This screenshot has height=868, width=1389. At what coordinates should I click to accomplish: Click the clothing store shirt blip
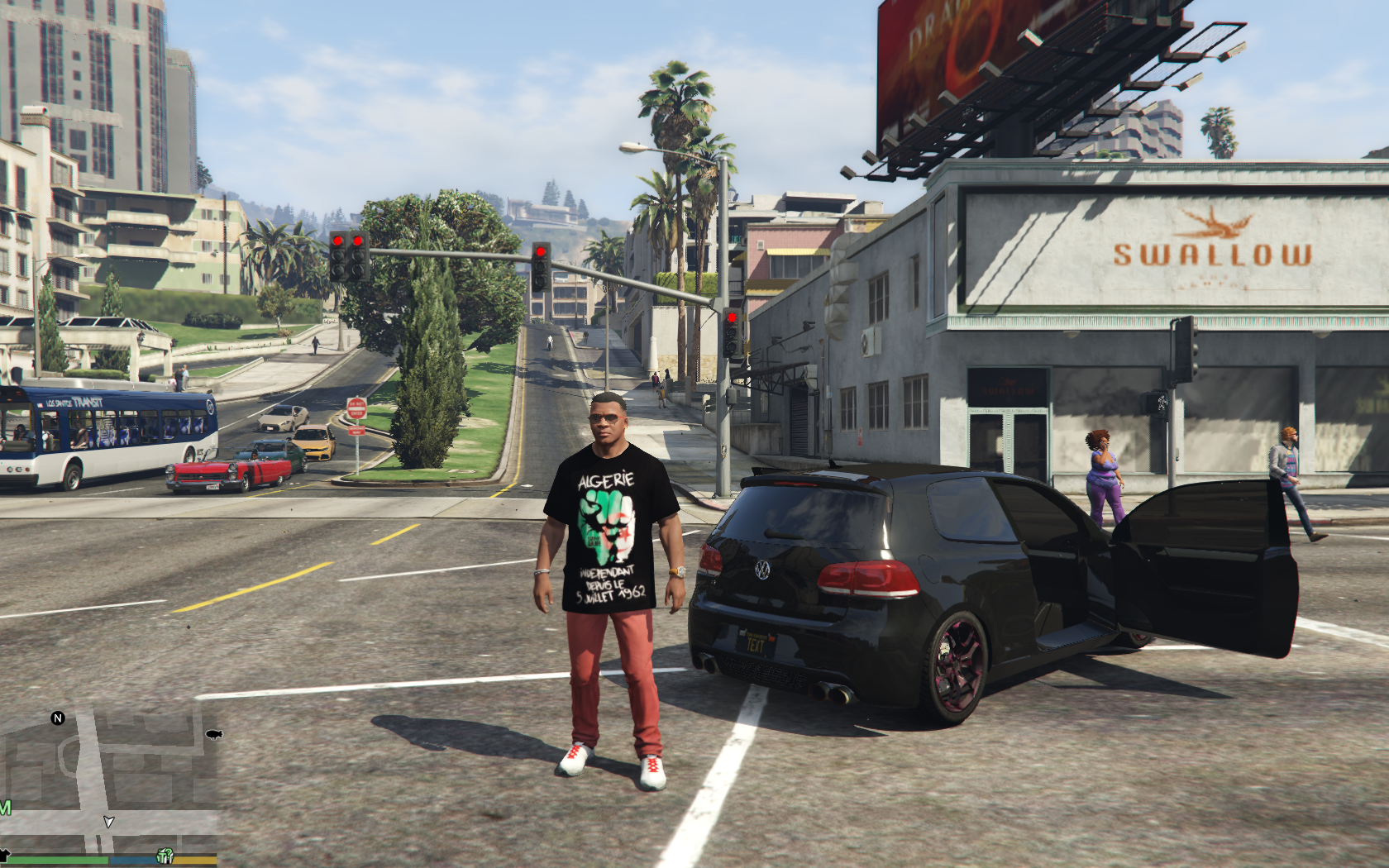[x=3, y=855]
